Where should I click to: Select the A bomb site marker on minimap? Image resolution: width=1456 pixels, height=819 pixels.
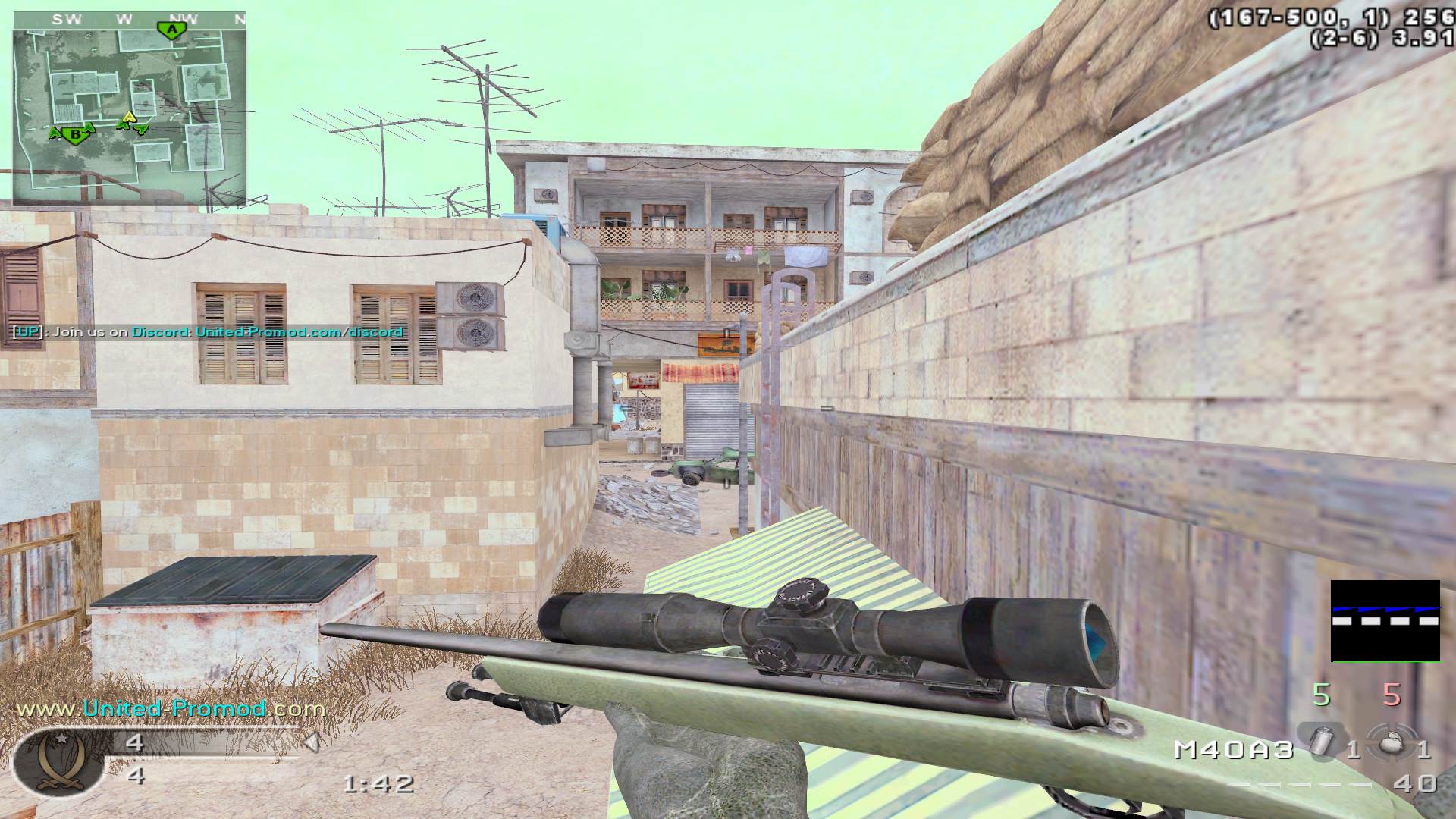173,30
